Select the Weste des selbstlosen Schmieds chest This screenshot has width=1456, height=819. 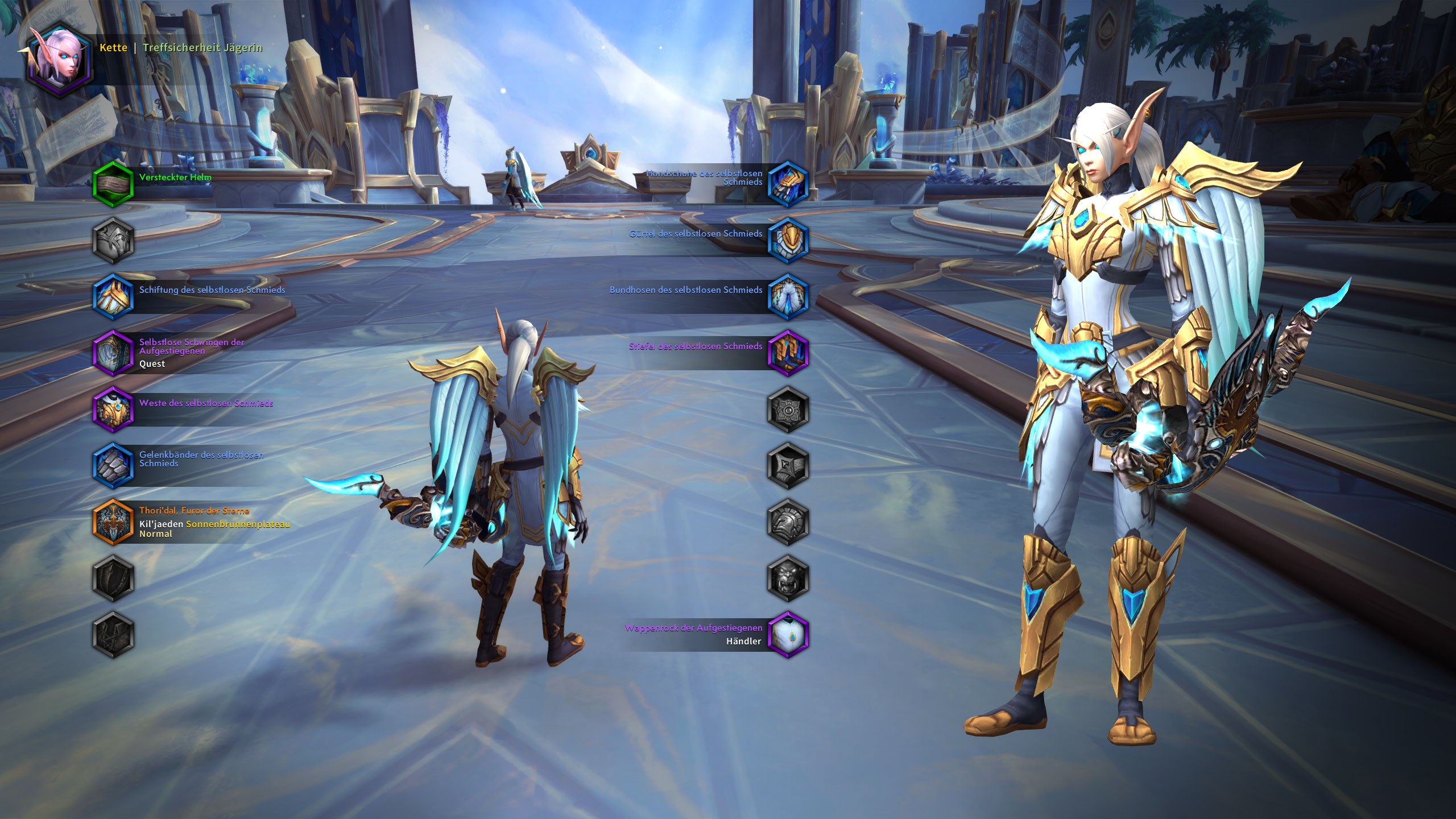(113, 409)
